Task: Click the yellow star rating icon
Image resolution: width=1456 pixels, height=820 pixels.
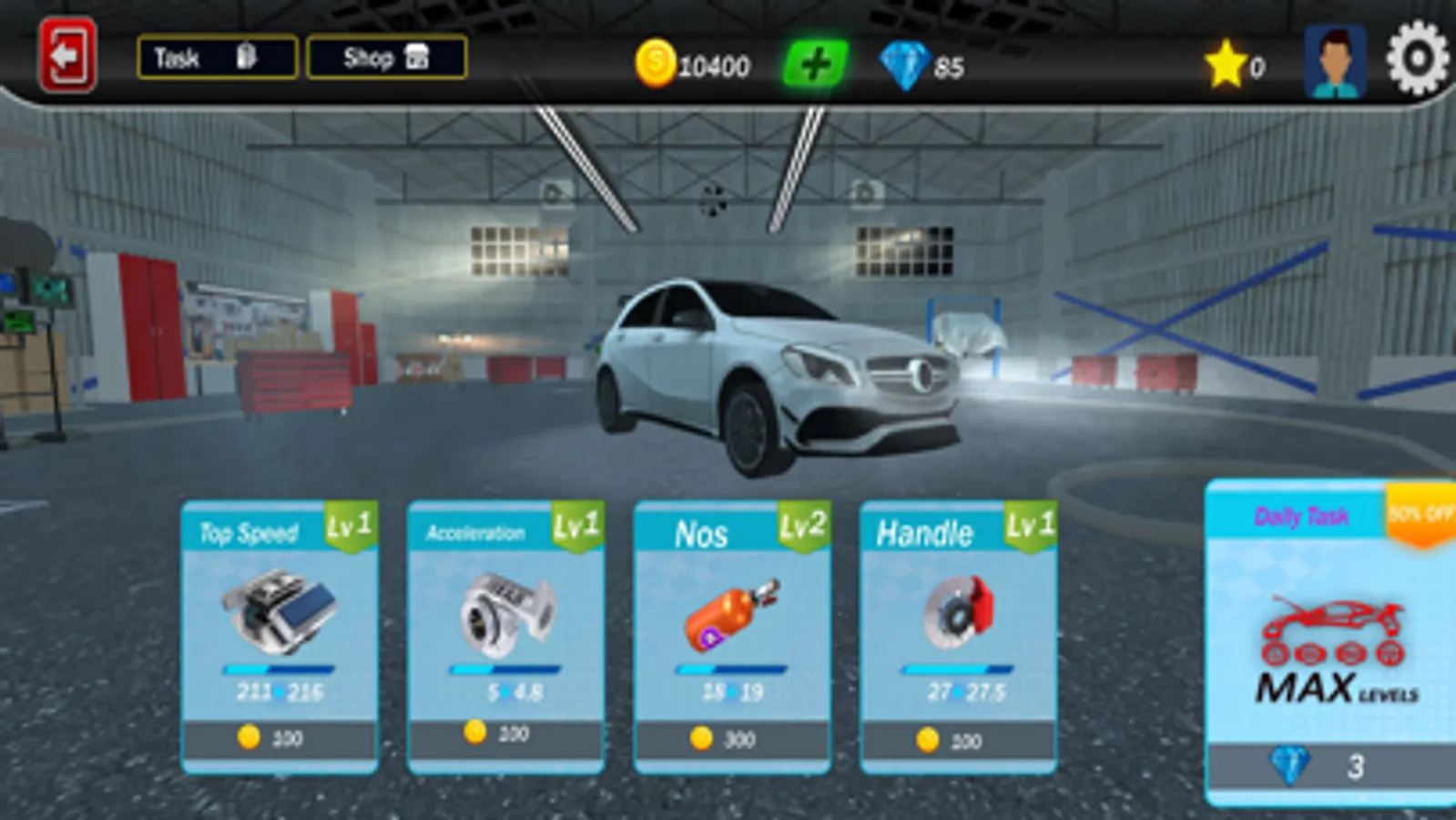Action: pos(1224,62)
